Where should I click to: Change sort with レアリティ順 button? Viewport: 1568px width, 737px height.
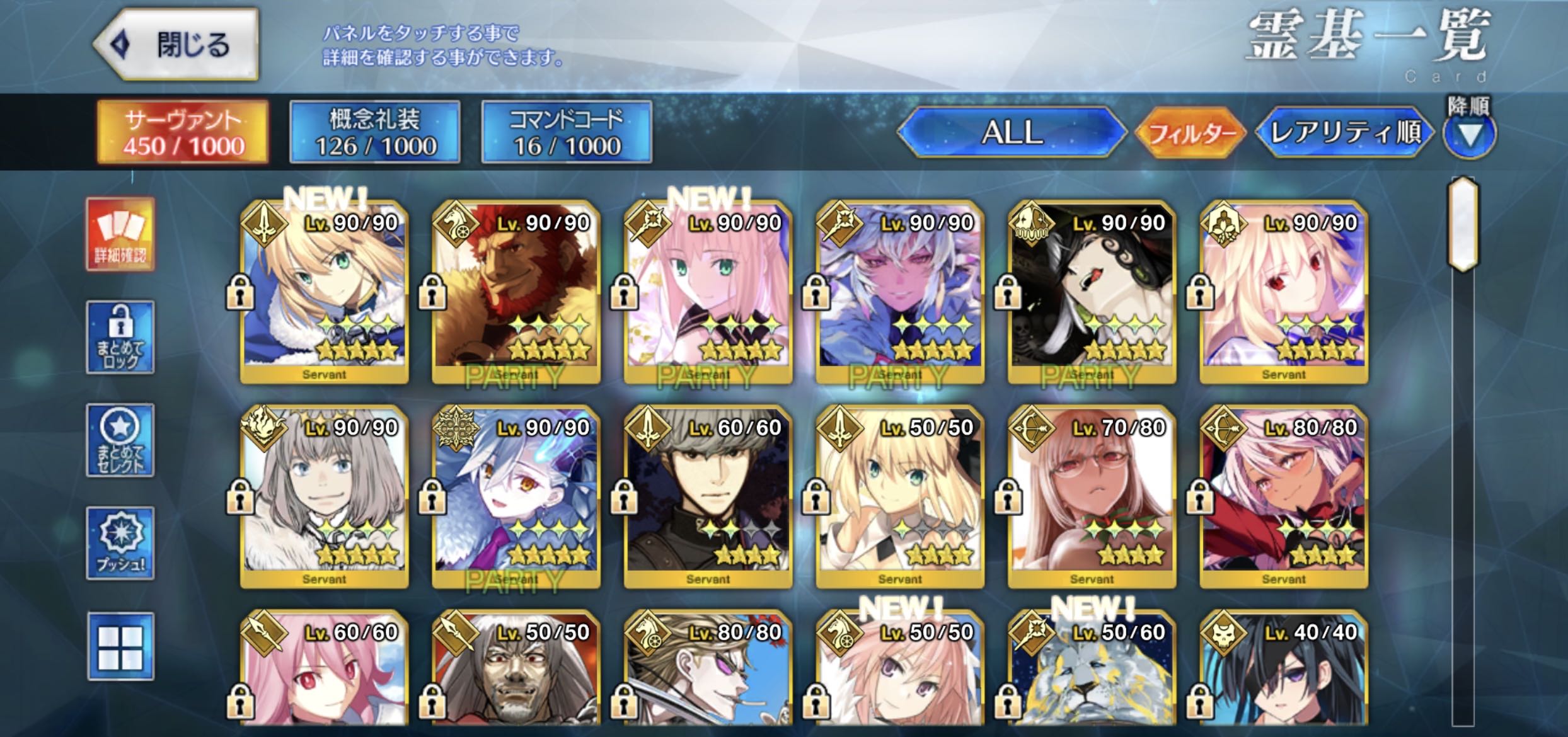click(1345, 132)
